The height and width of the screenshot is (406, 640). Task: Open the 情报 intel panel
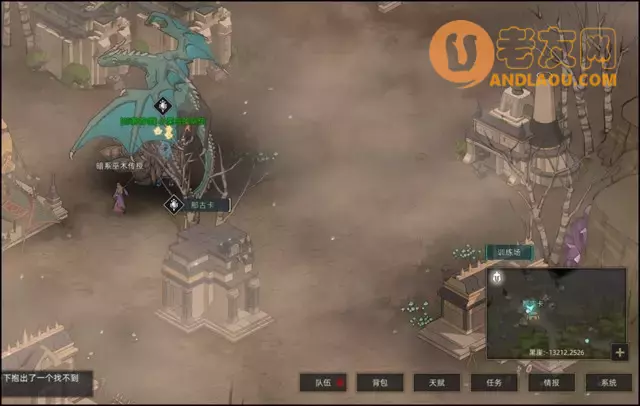(551, 382)
